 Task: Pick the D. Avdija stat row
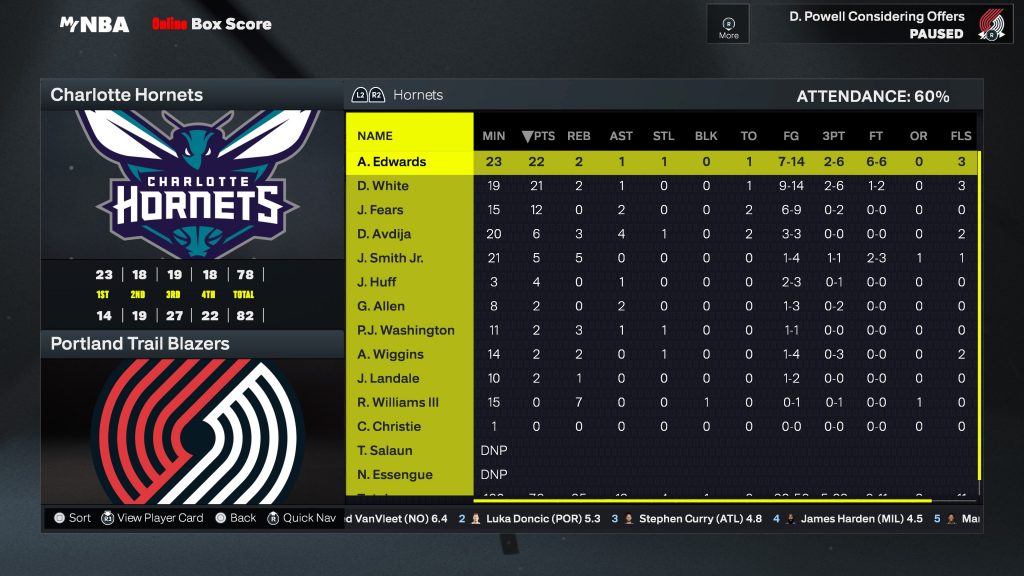click(x=385, y=234)
